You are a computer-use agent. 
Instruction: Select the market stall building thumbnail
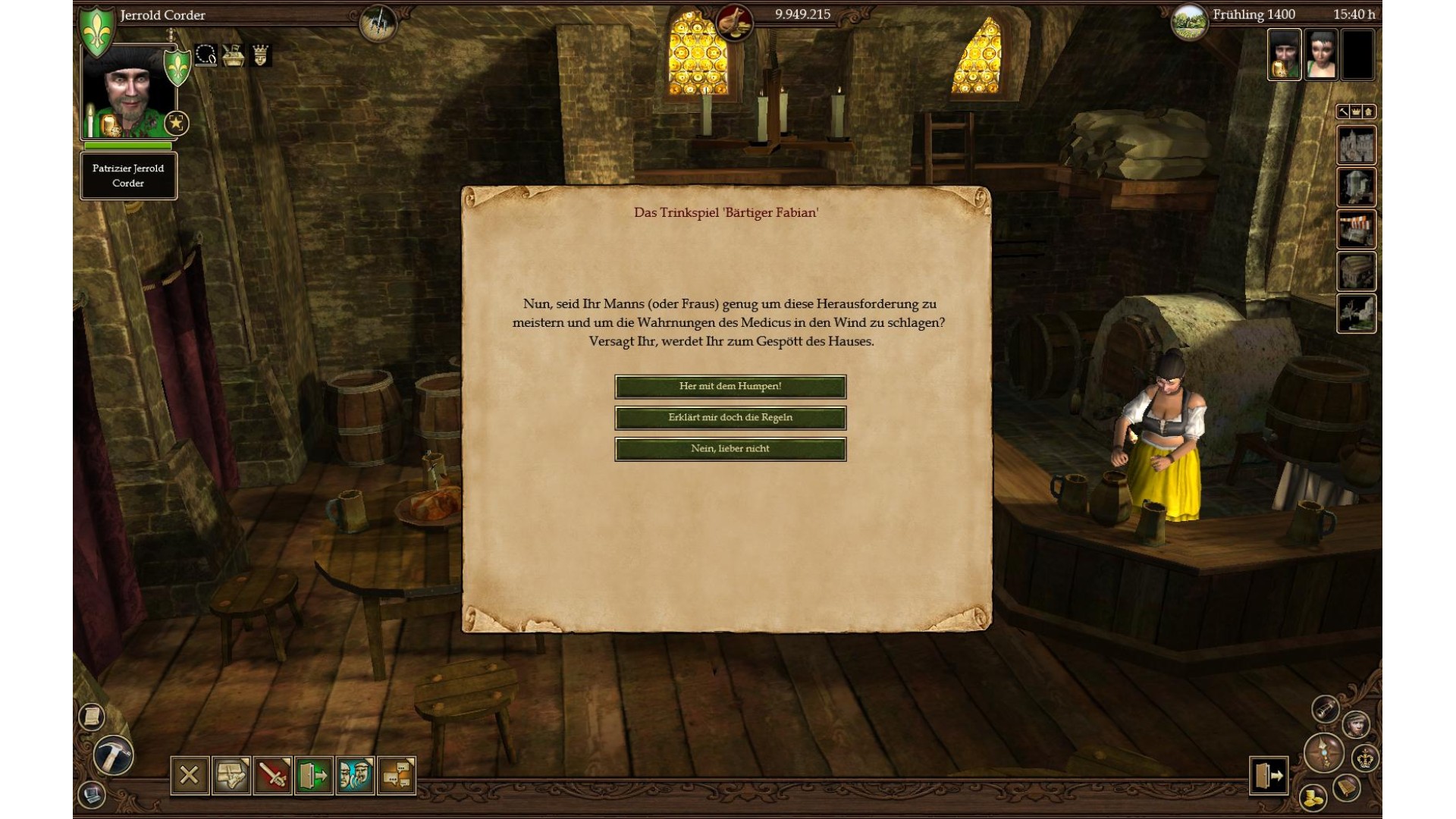coord(1356,230)
